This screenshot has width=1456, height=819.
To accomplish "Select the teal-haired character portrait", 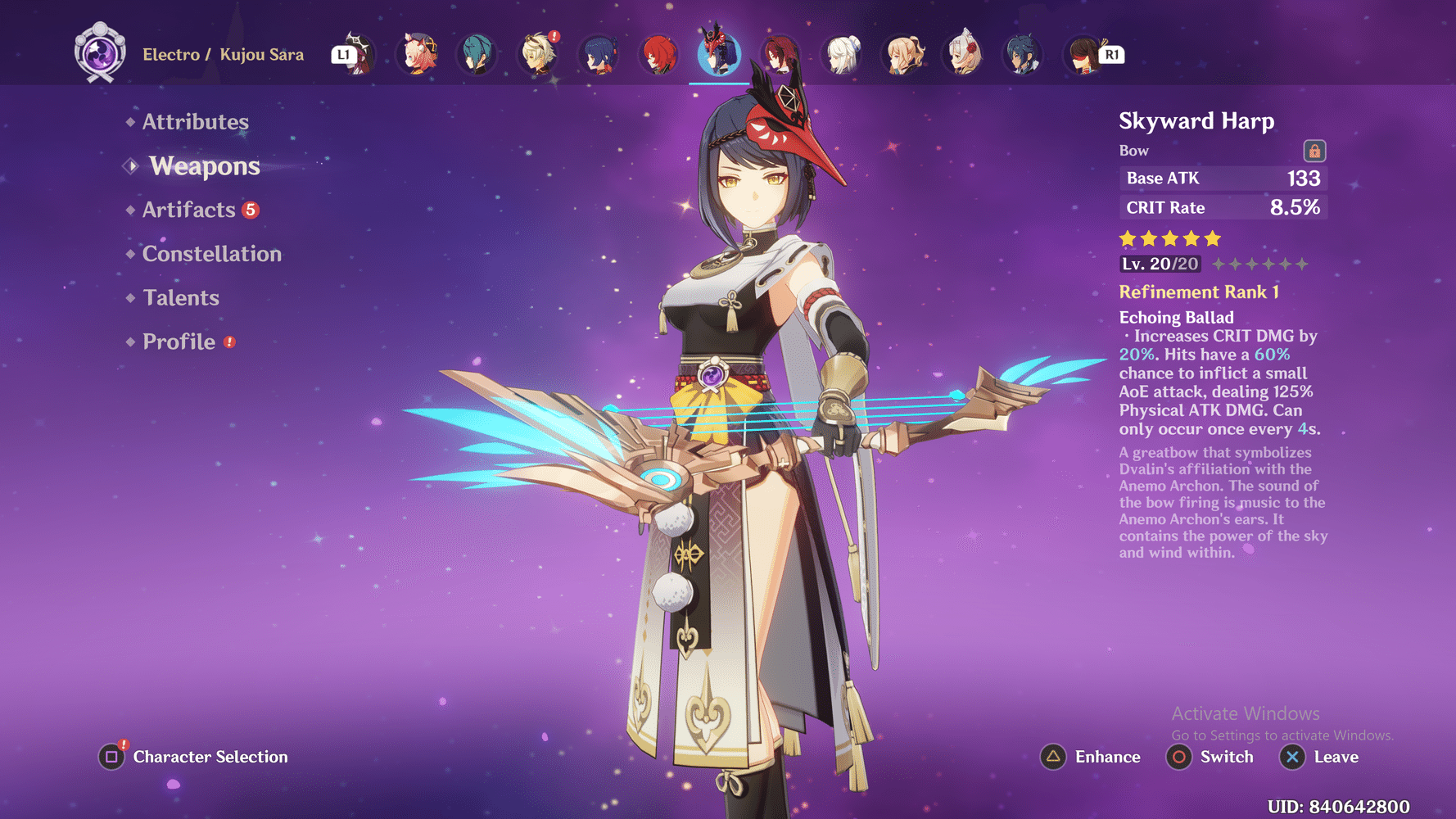I will 477,54.
